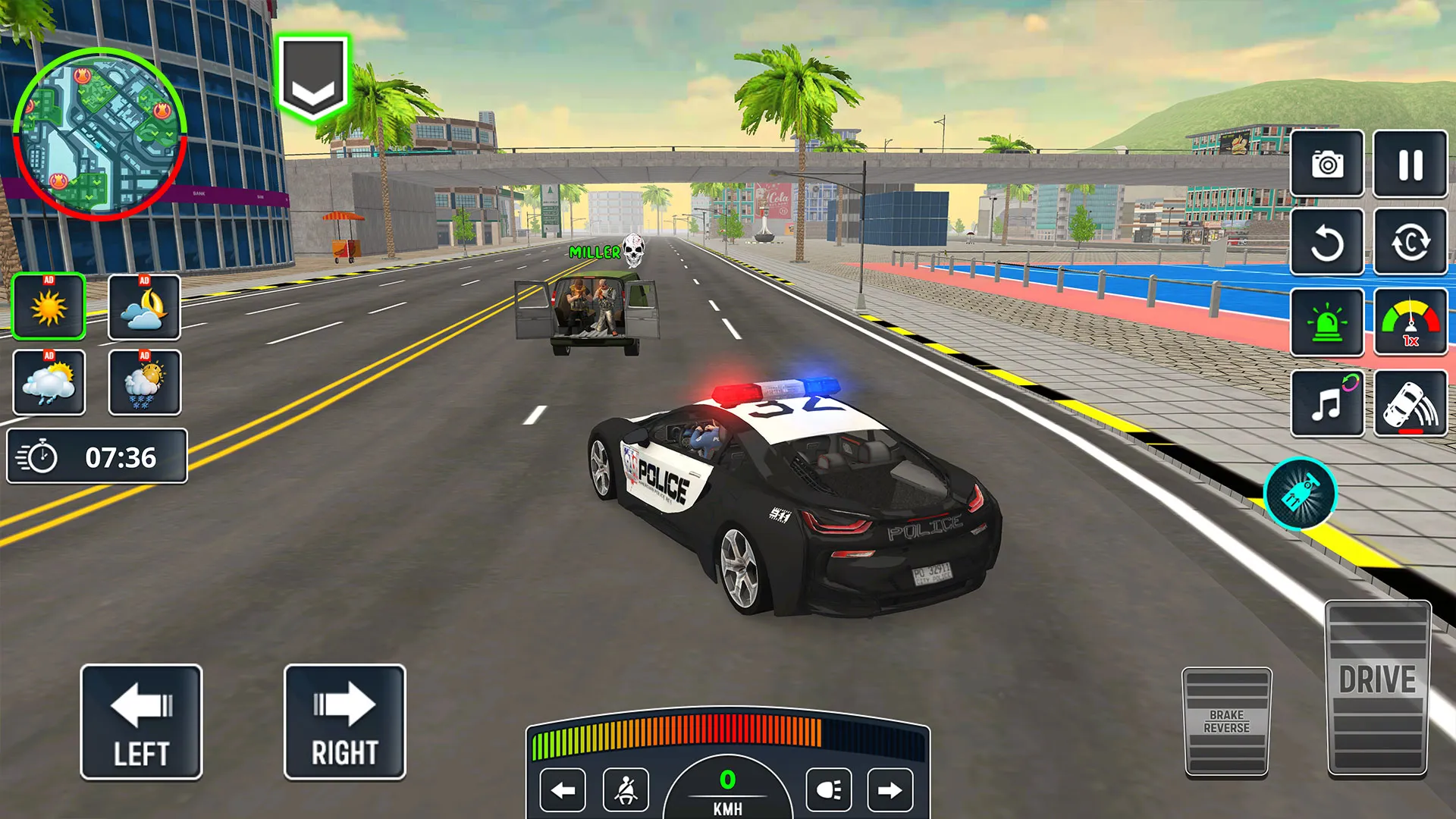This screenshot has height=819, width=1456.
Task: Click the circular arrows C button
Action: (x=1410, y=243)
